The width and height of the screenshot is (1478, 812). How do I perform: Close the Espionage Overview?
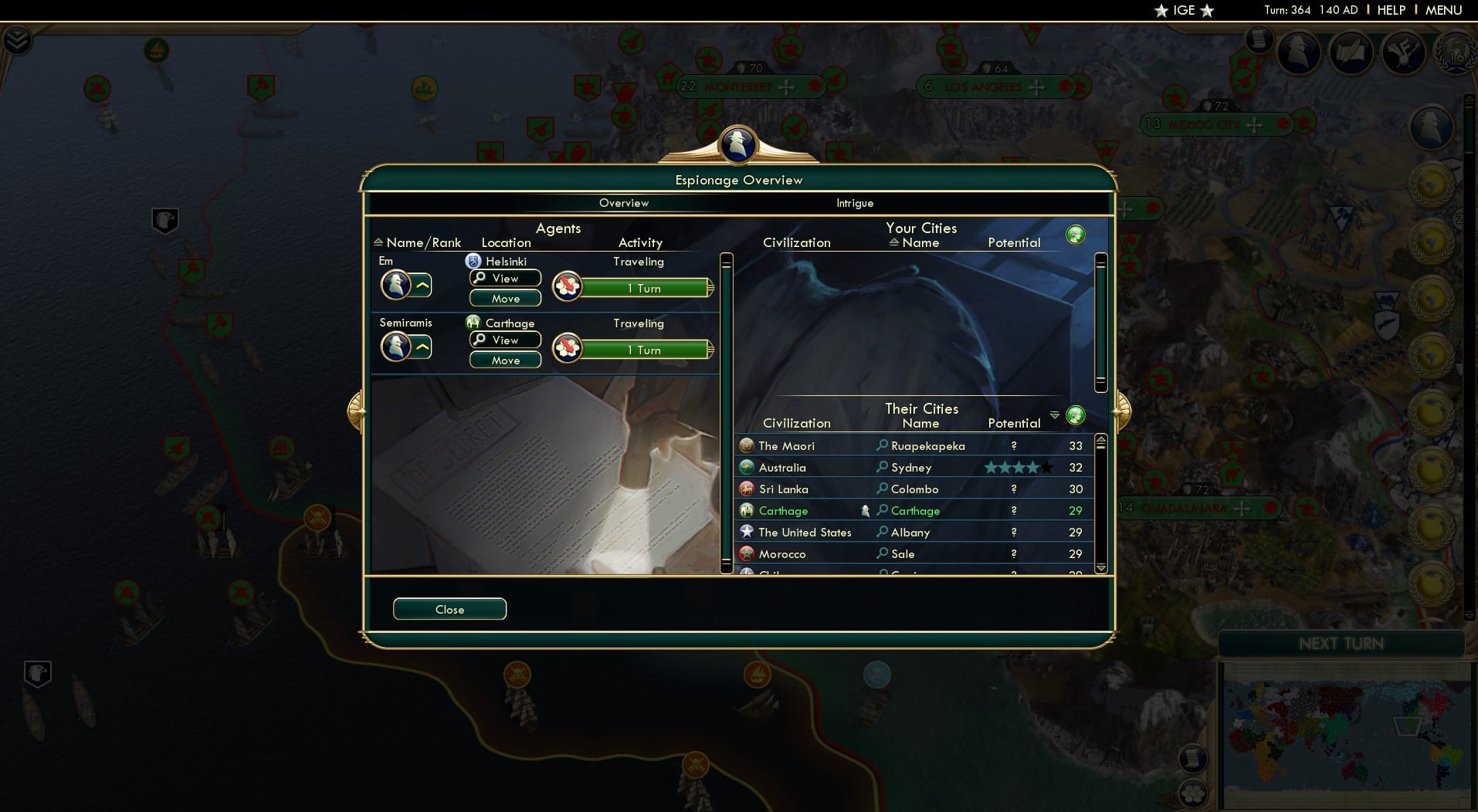click(x=449, y=608)
